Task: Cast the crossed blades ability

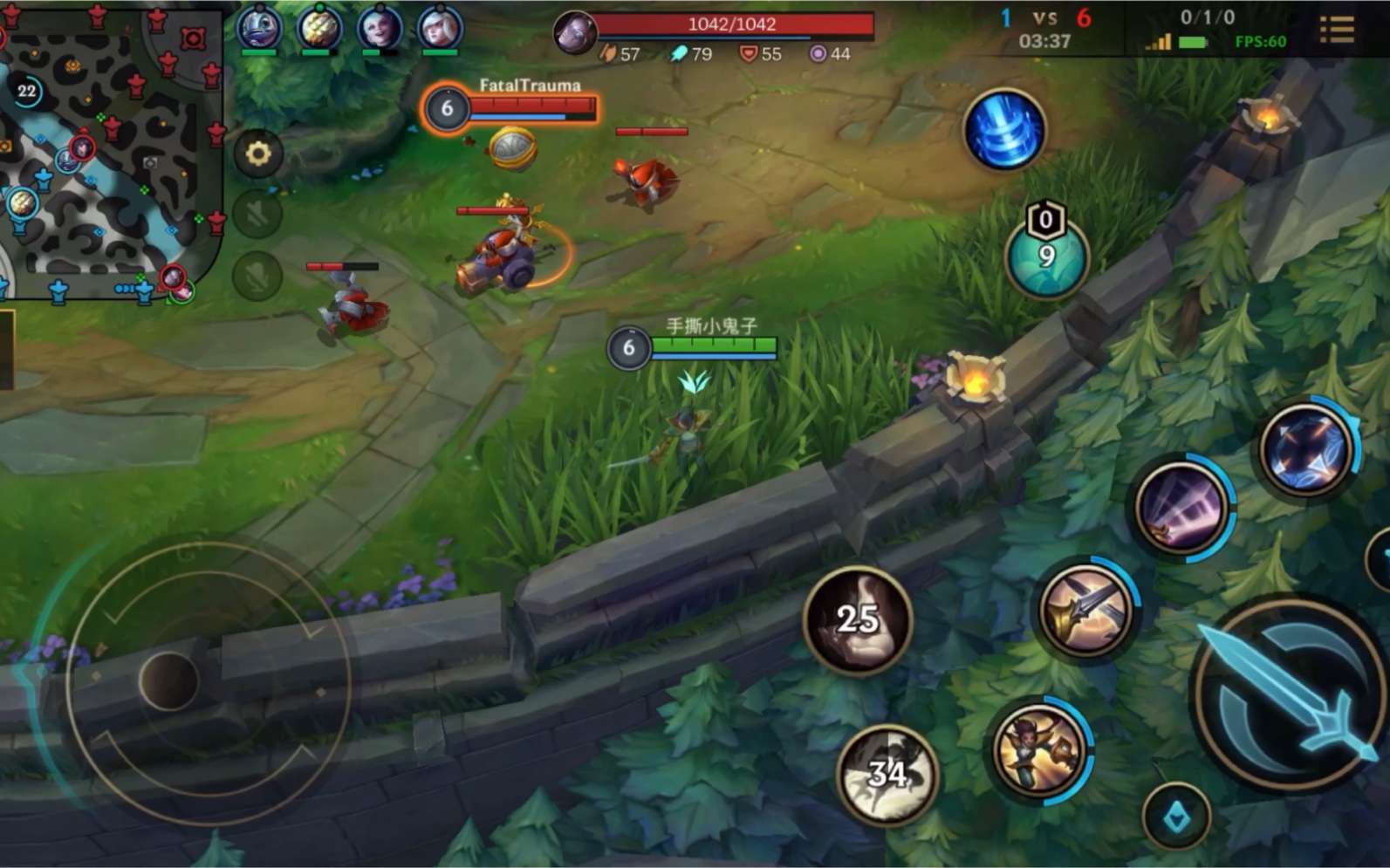Action: (x=1085, y=610)
